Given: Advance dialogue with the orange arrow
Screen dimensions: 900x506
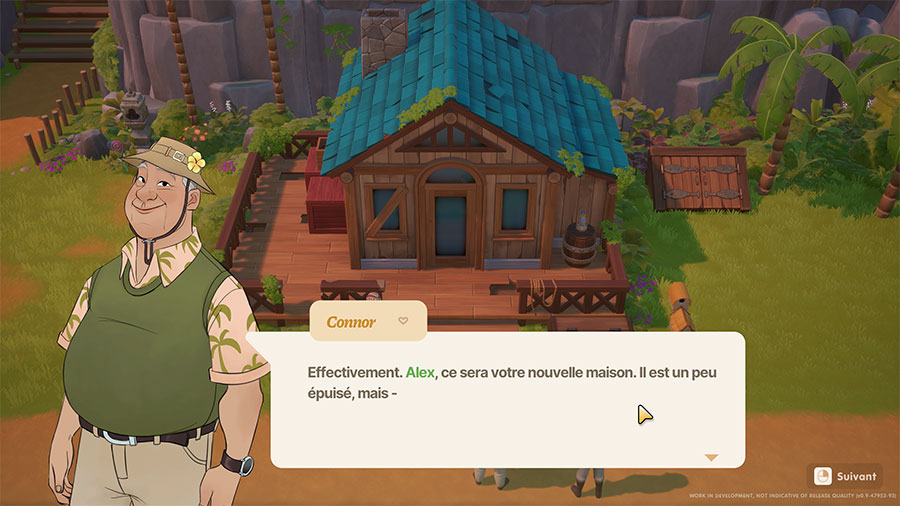Looking at the screenshot, I should pos(711,457).
